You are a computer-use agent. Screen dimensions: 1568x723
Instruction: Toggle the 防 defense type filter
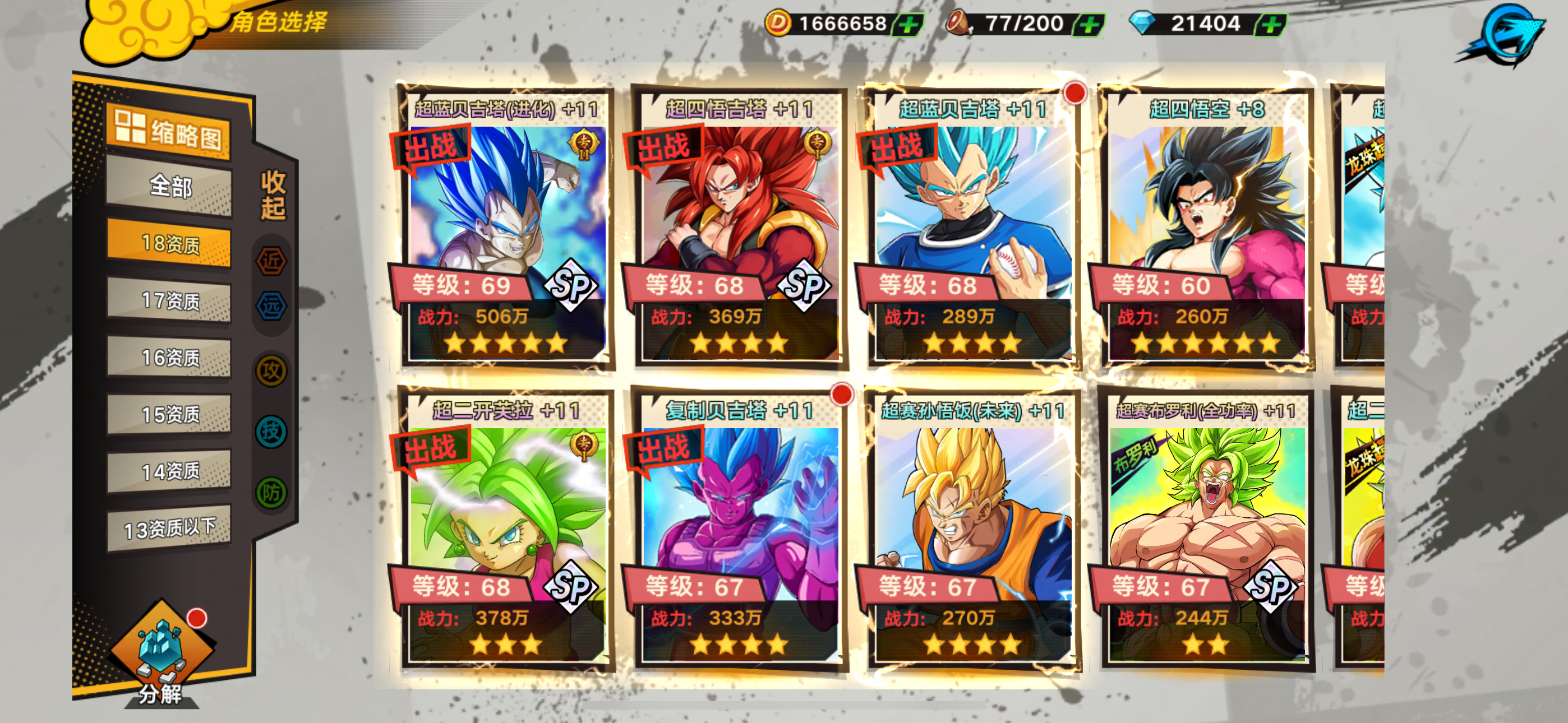point(271,492)
